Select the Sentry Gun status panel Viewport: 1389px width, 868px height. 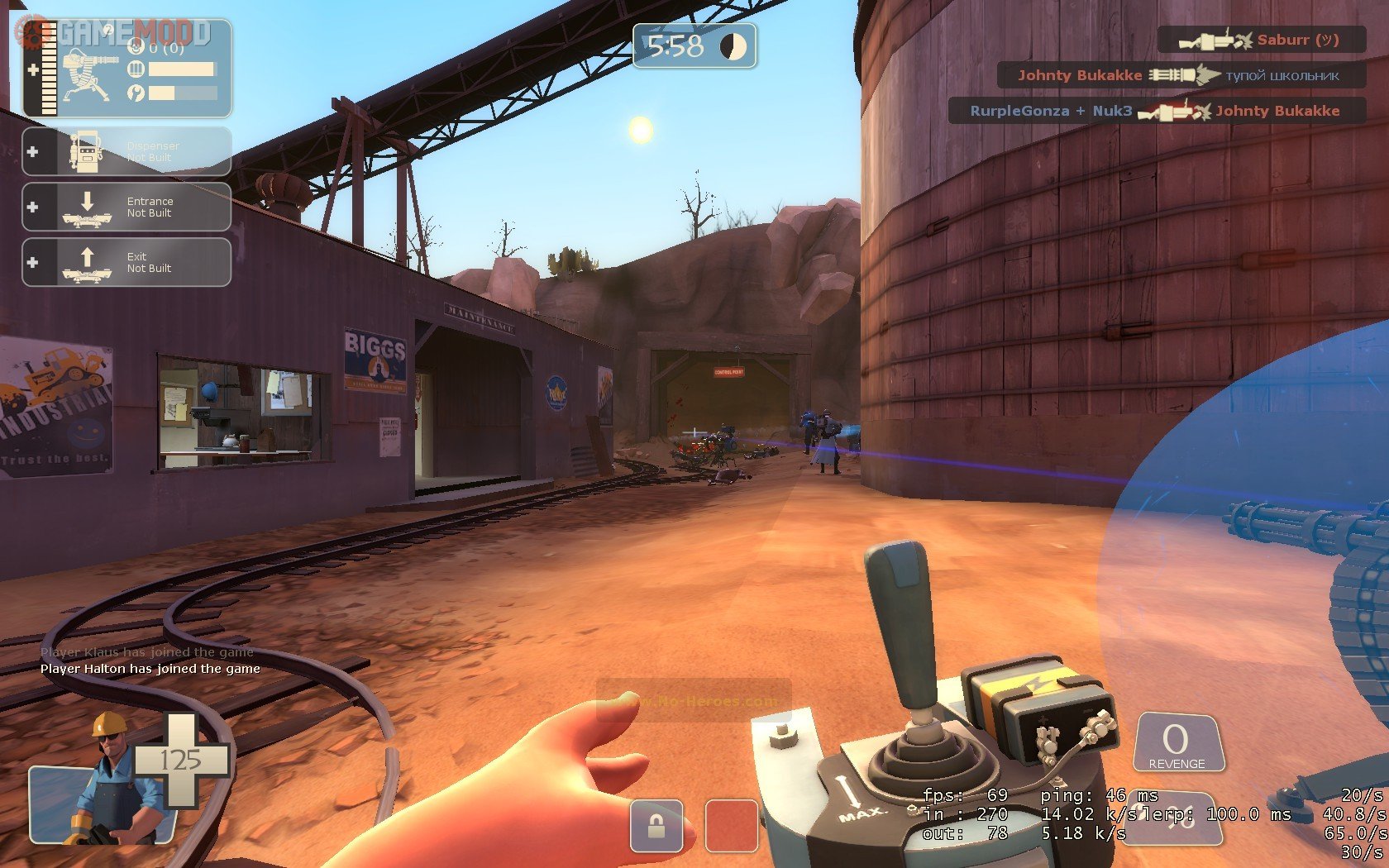tap(126, 69)
